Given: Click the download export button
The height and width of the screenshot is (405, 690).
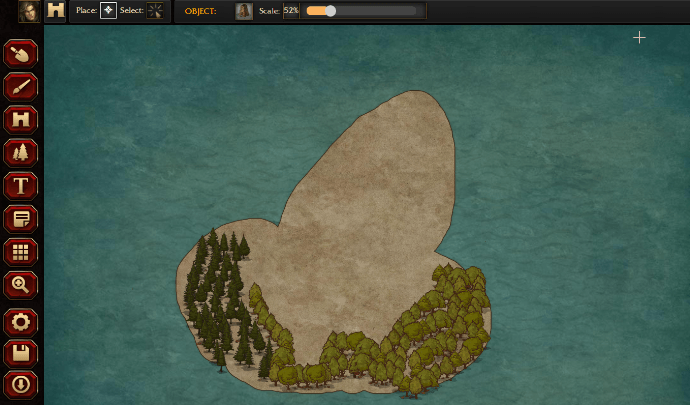Looking at the screenshot, I should pos(20,384).
